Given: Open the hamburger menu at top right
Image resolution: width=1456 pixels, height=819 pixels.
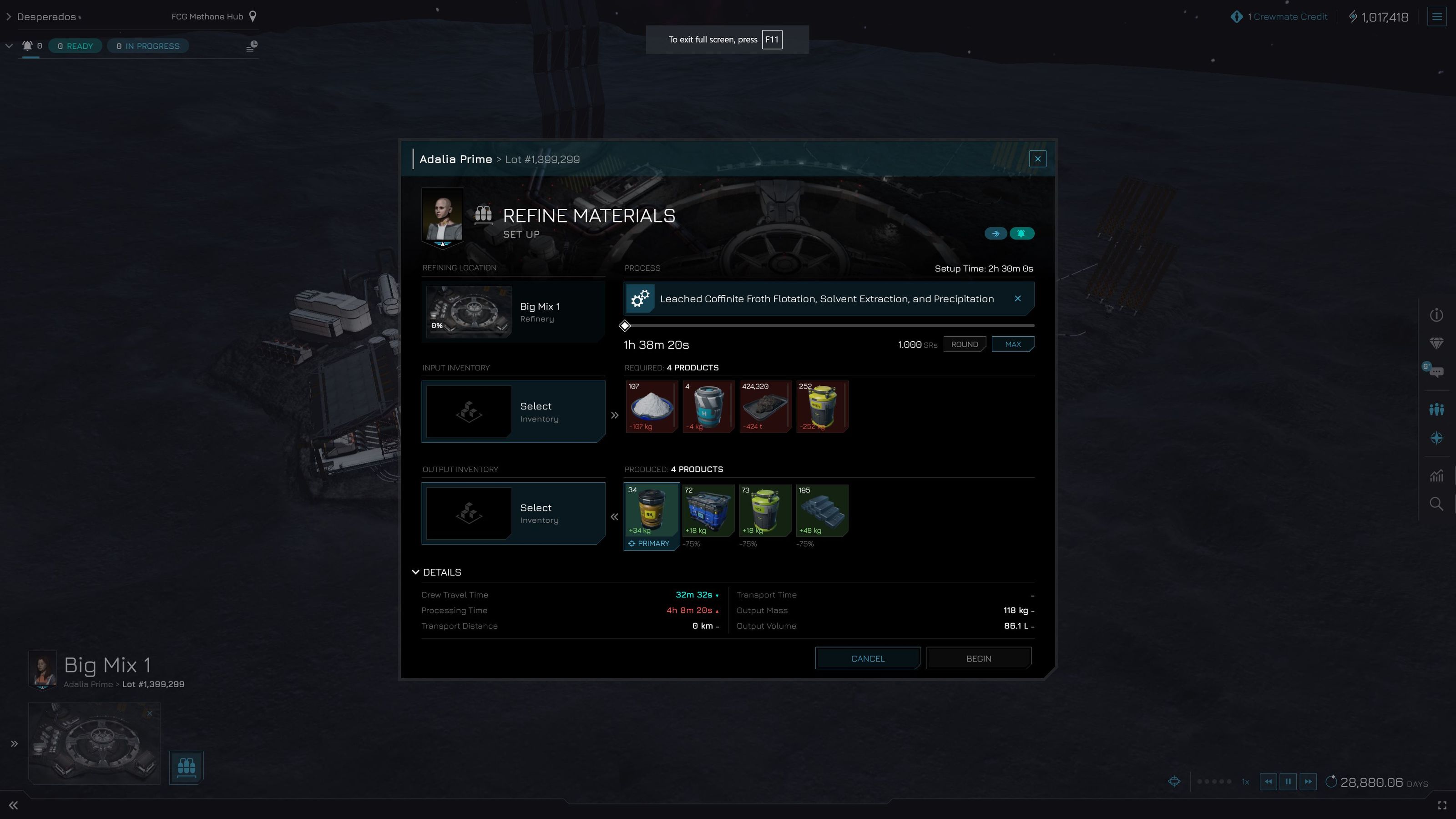Looking at the screenshot, I should [x=1437, y=16].
